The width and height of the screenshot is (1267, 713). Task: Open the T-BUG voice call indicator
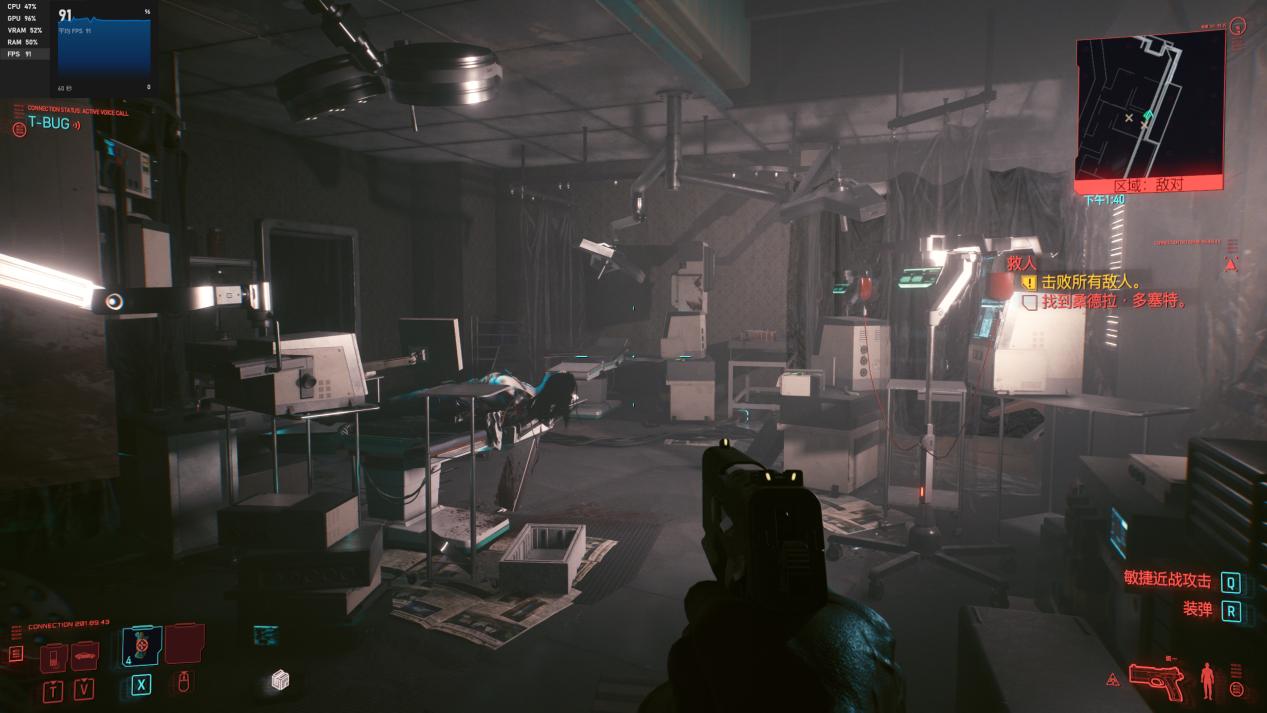pyautogui.click(x=48, y=125)
